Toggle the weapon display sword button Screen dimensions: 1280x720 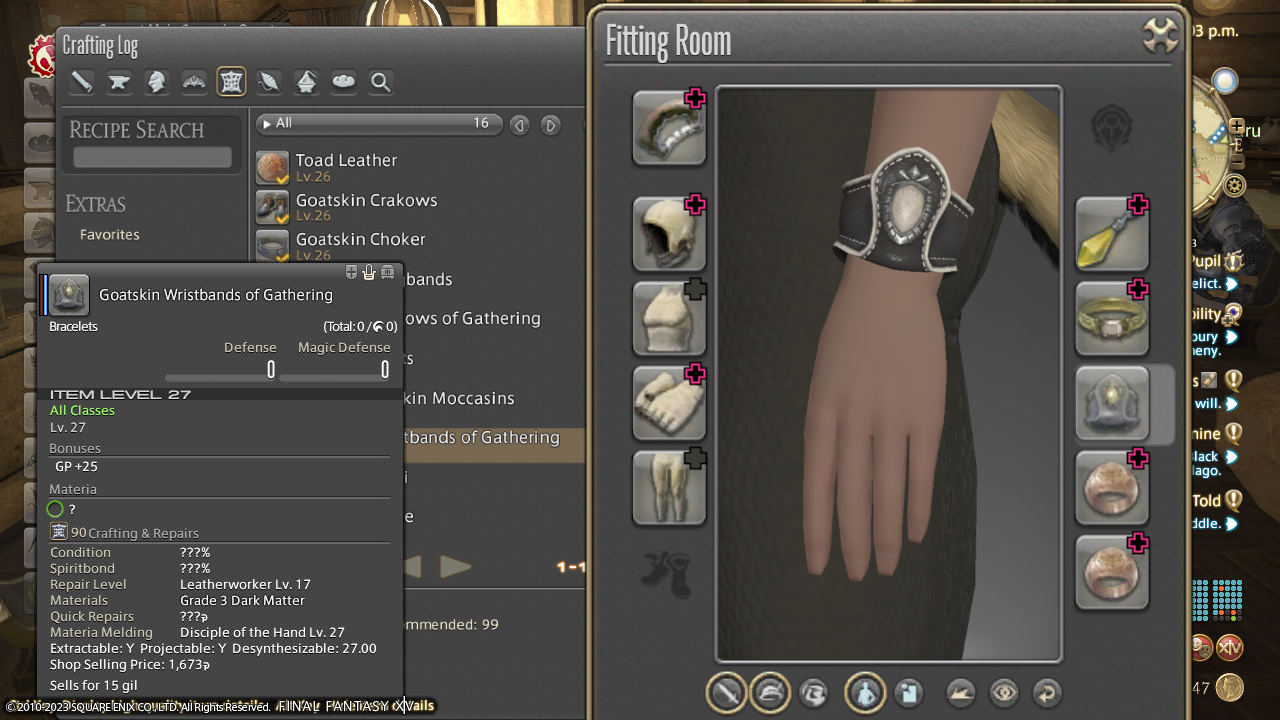pos(727,693)
